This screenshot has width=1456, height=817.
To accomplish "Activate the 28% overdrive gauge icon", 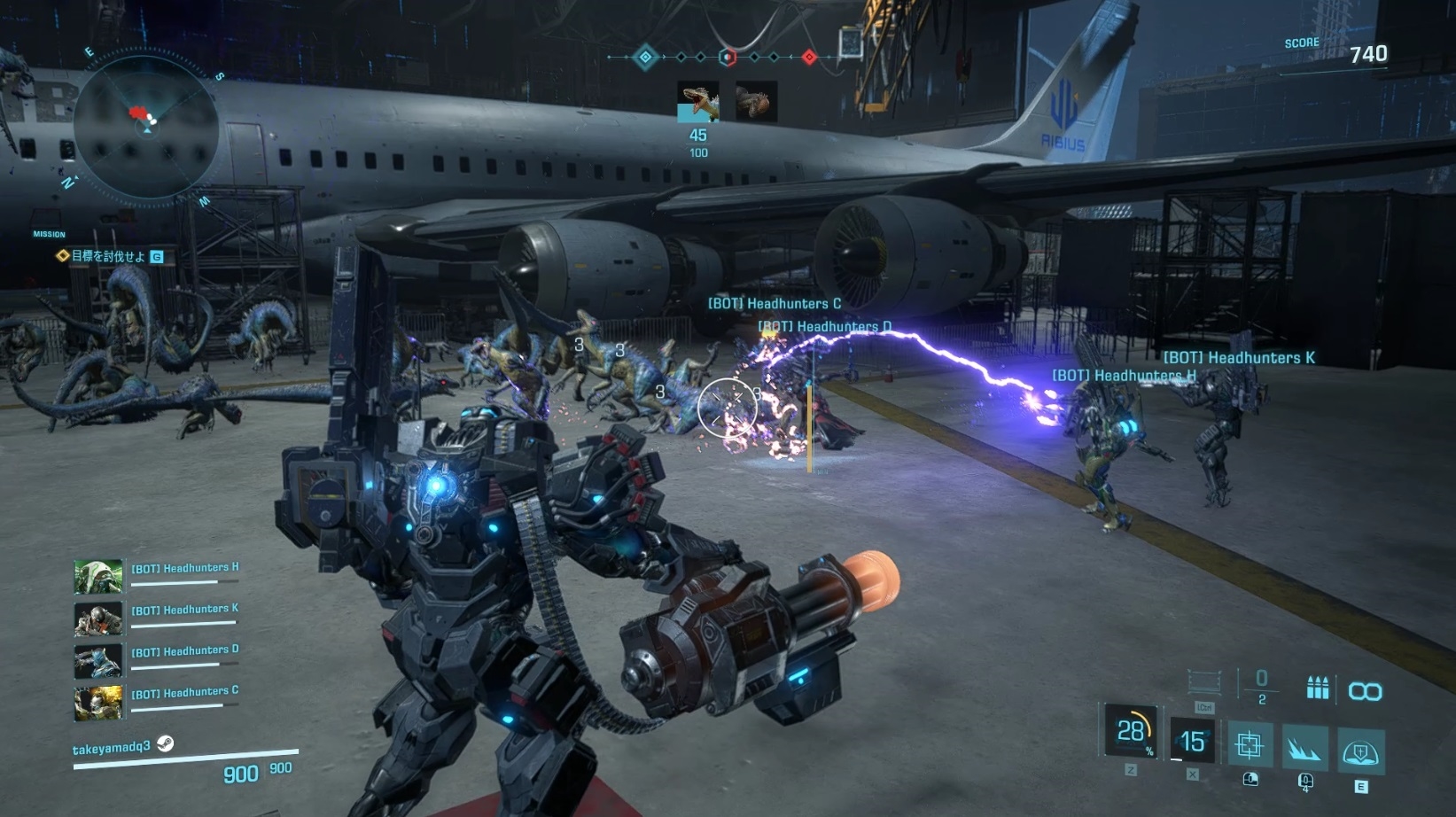I will pyautogui.click(x=1131, y=732).
